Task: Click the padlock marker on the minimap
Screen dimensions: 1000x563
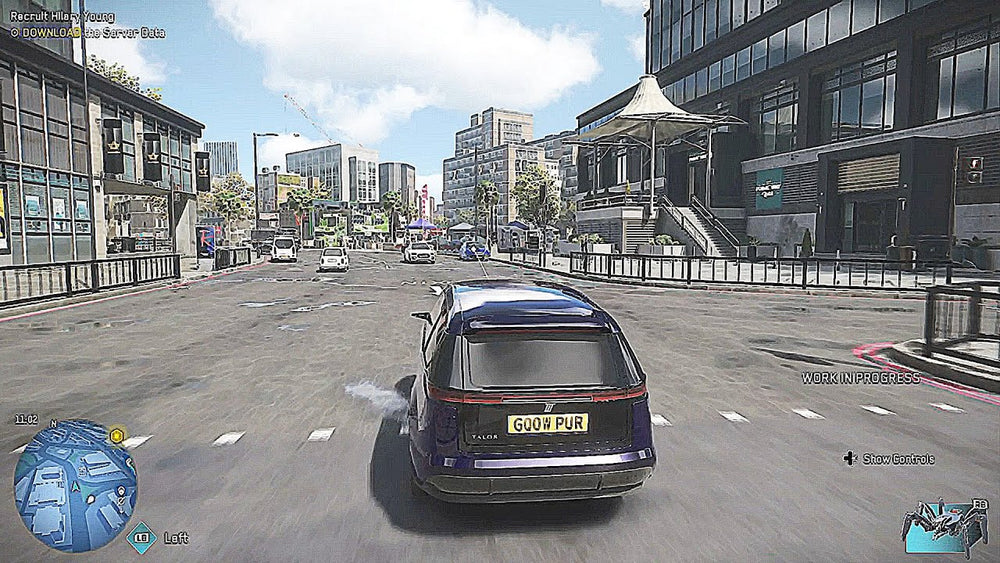Action: 123,492
